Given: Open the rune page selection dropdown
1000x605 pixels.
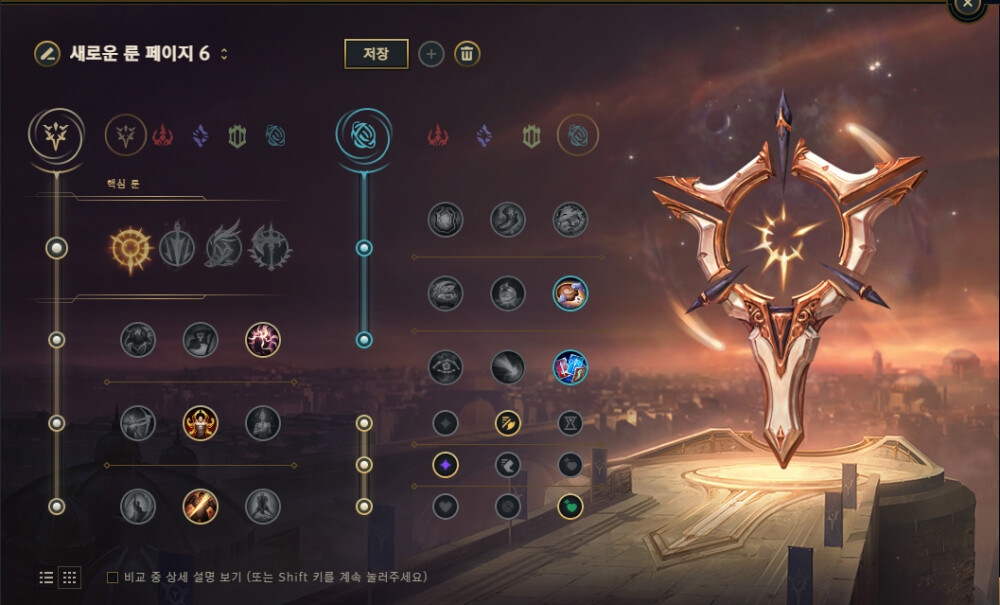Looking at the screenshot, I should pyautogui.click(x=224, y=54).
